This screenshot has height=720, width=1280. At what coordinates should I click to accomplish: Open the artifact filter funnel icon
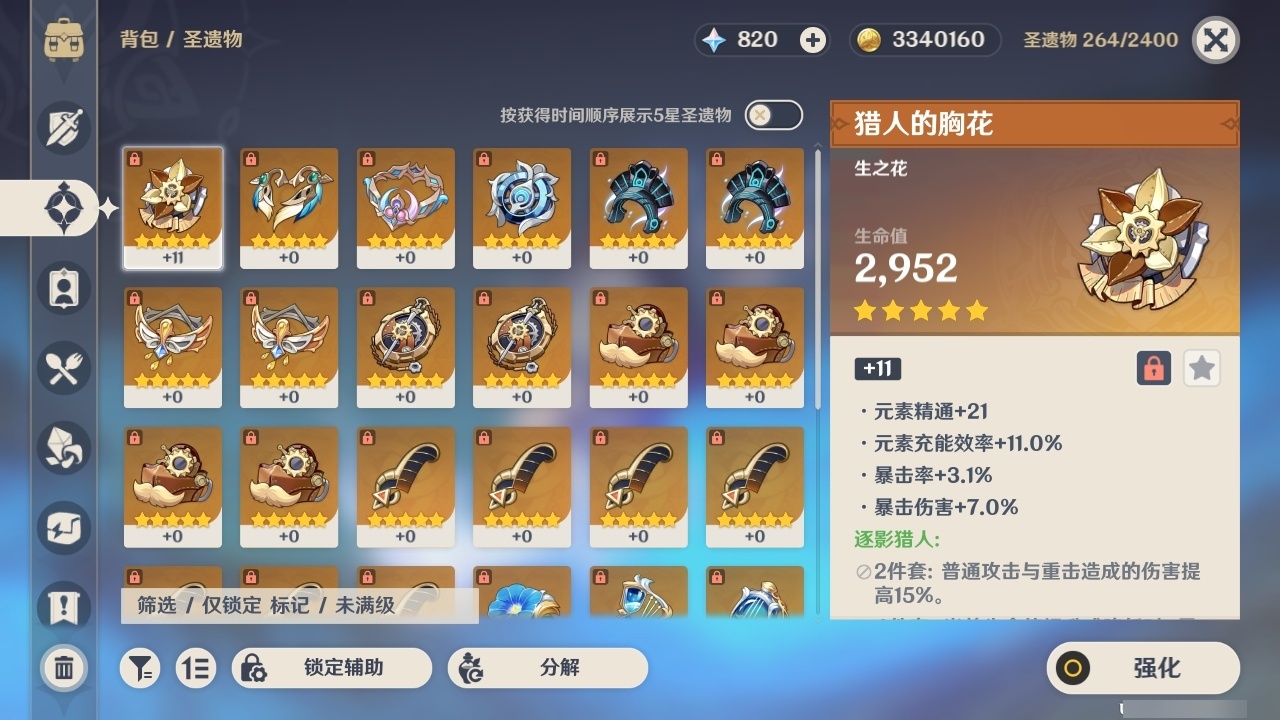140,668
